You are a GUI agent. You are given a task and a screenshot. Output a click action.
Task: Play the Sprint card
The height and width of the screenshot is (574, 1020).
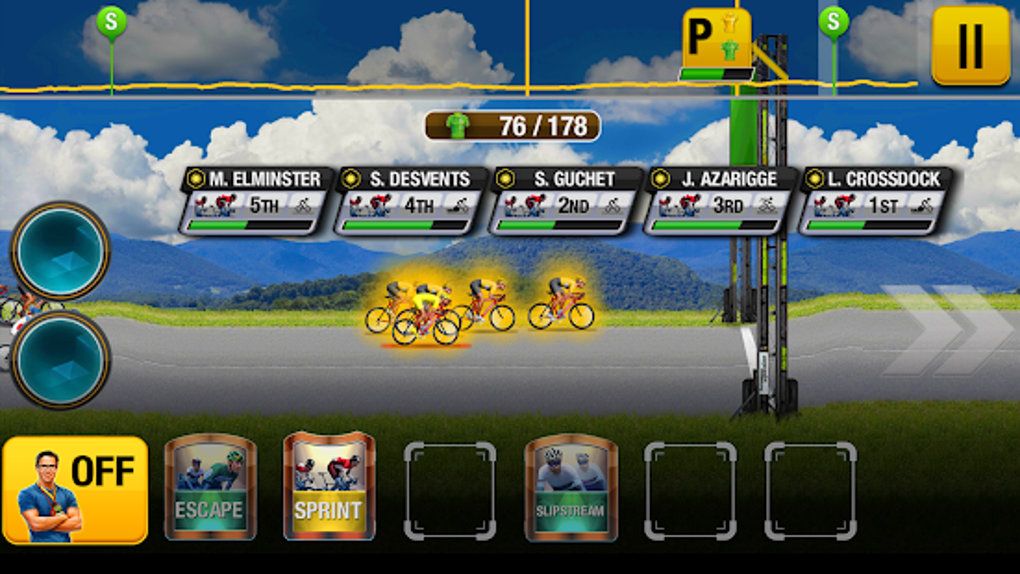click(329, 487)
